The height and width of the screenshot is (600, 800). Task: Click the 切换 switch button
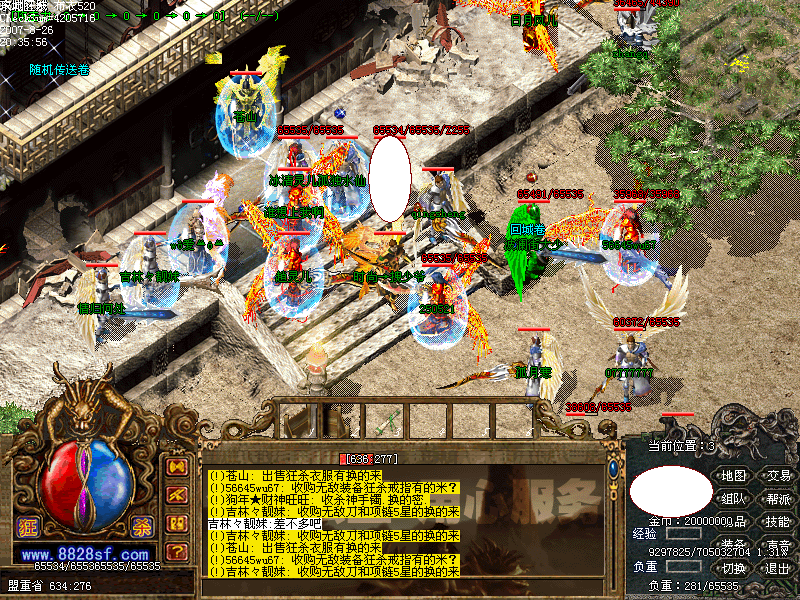[734, 568]
